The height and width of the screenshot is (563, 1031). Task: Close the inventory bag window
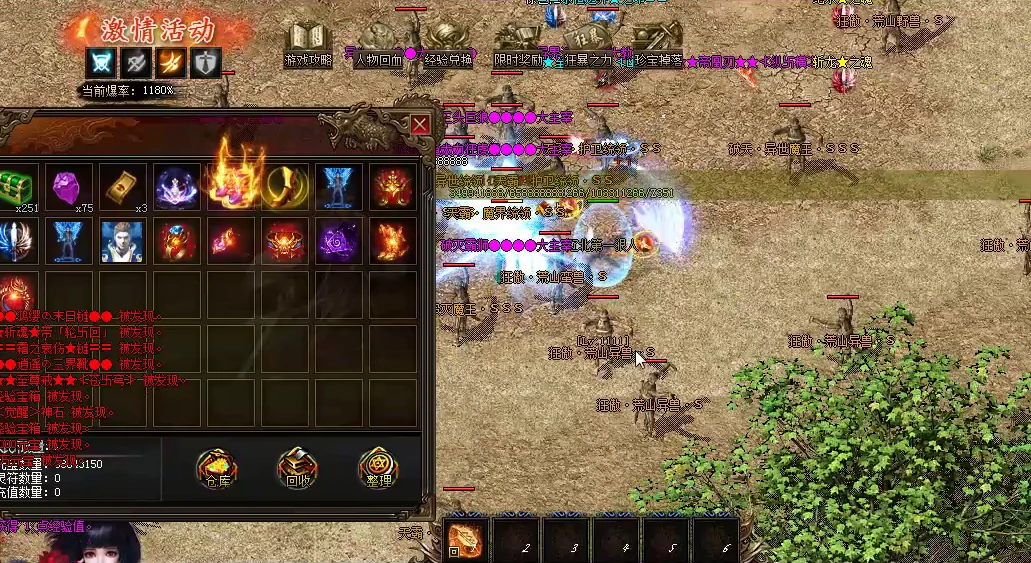pos(420,124)
